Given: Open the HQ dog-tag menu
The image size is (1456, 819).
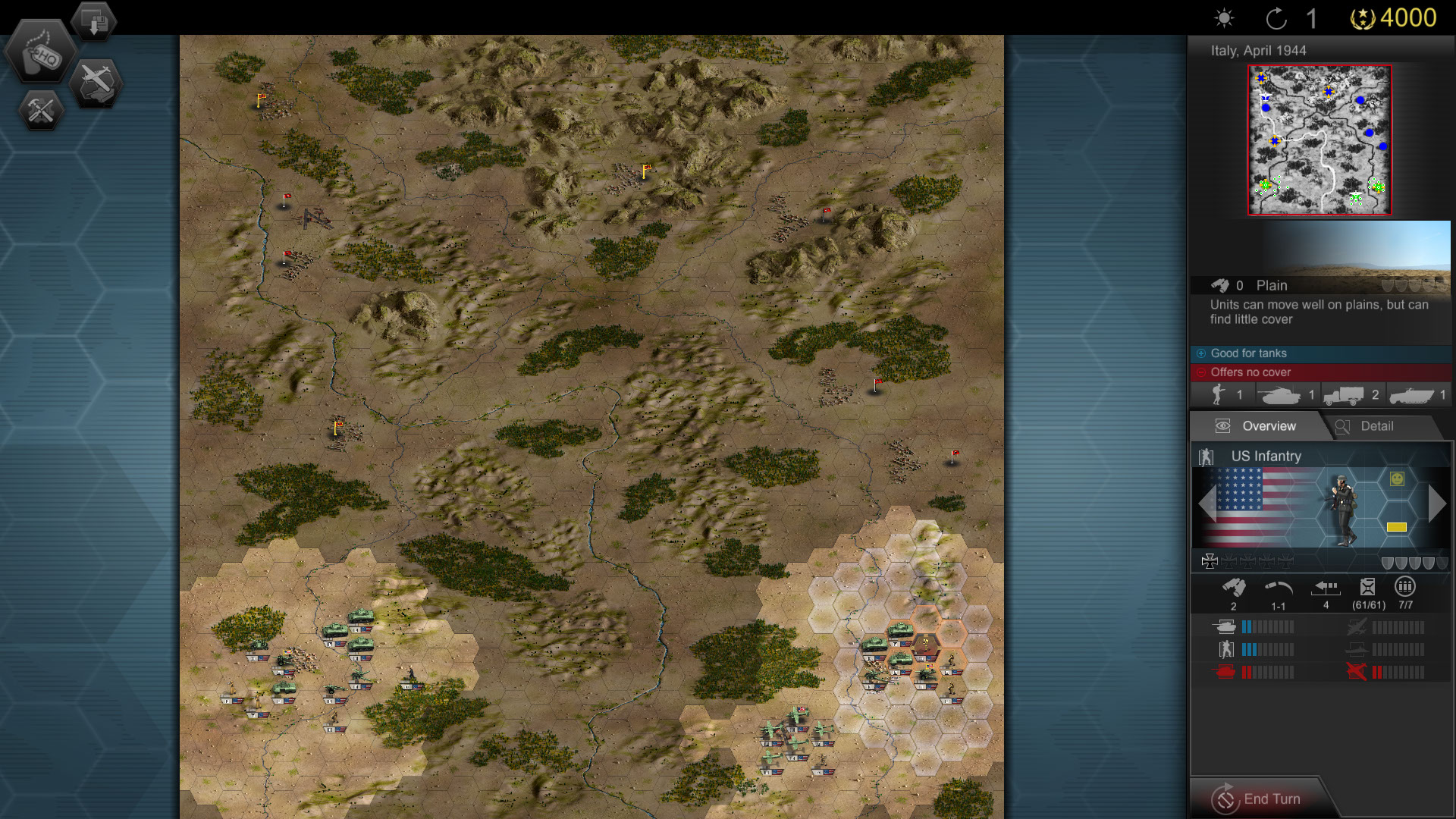Looking at the screenshot, I should pyautogui.click(x=42, y=53).
